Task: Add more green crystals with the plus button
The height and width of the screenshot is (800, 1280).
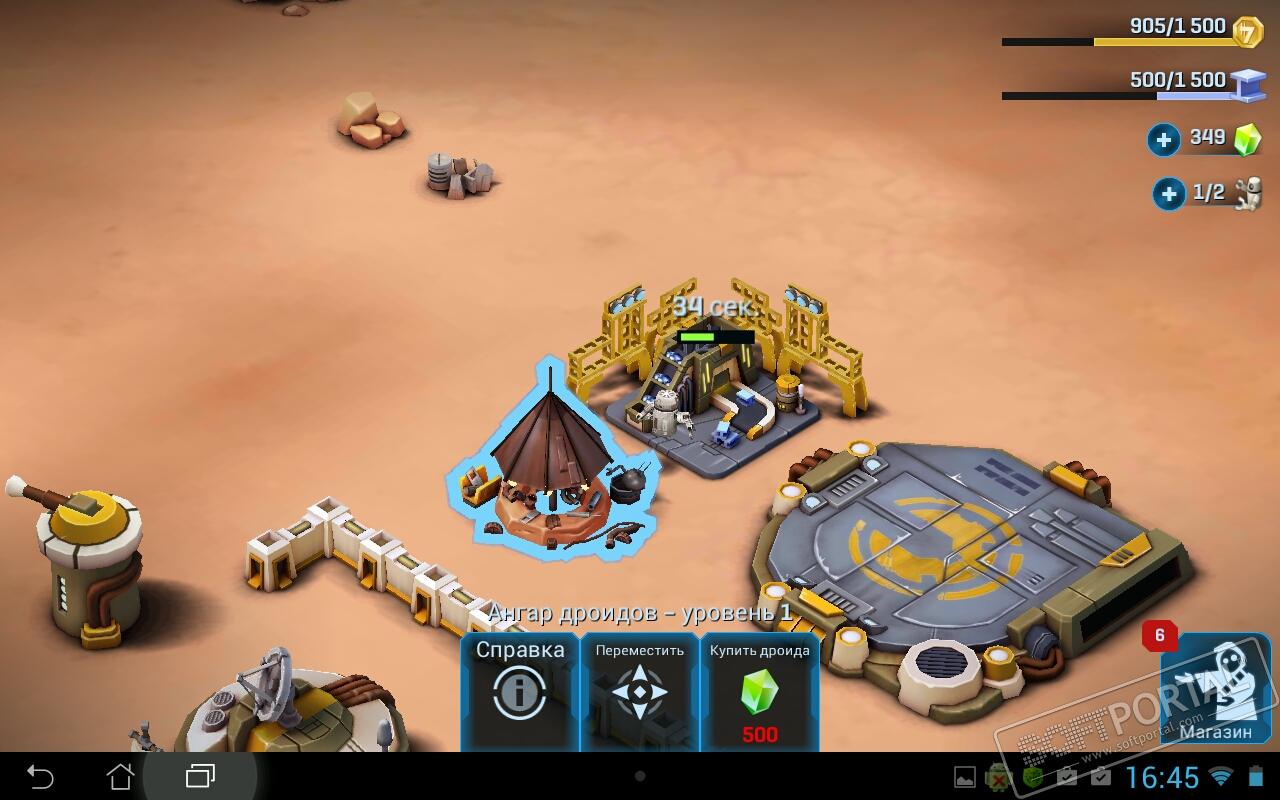Action: pyautogui.click(x=1163, y=139)
